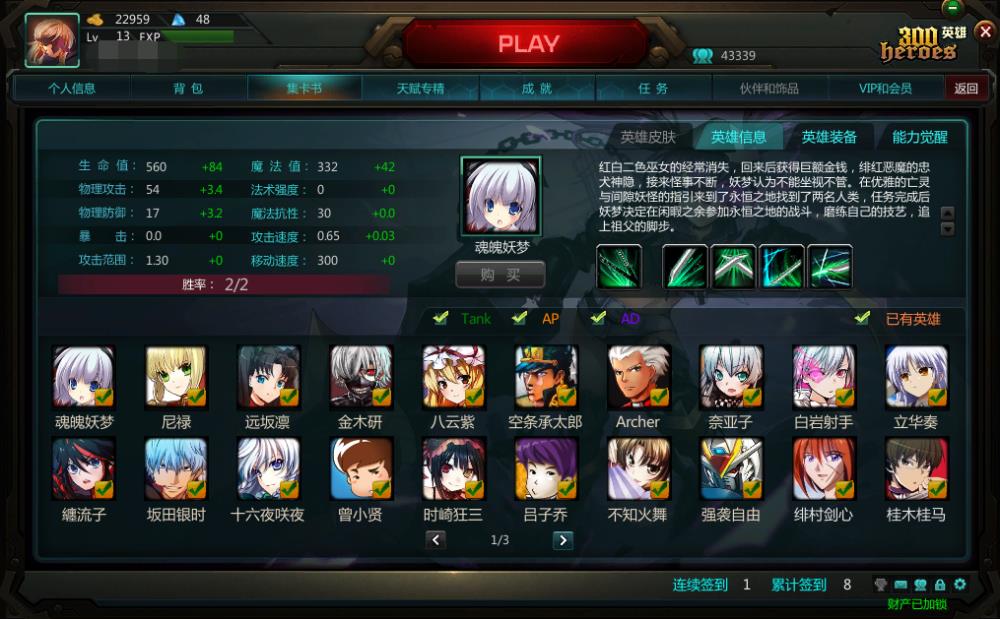Viewport: 1000px width, 619px height.
Task: Toggle the AP hero filter checkbox
Action: click(x=519, y=319)
